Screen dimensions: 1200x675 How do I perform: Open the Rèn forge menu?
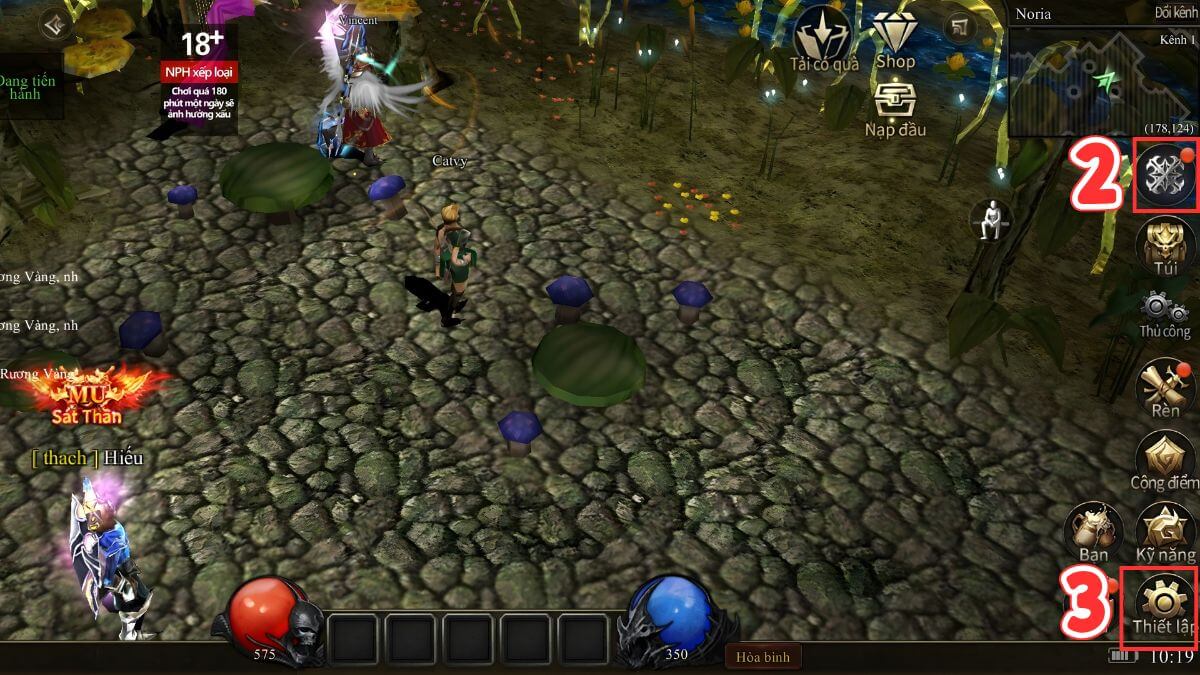1165,386
